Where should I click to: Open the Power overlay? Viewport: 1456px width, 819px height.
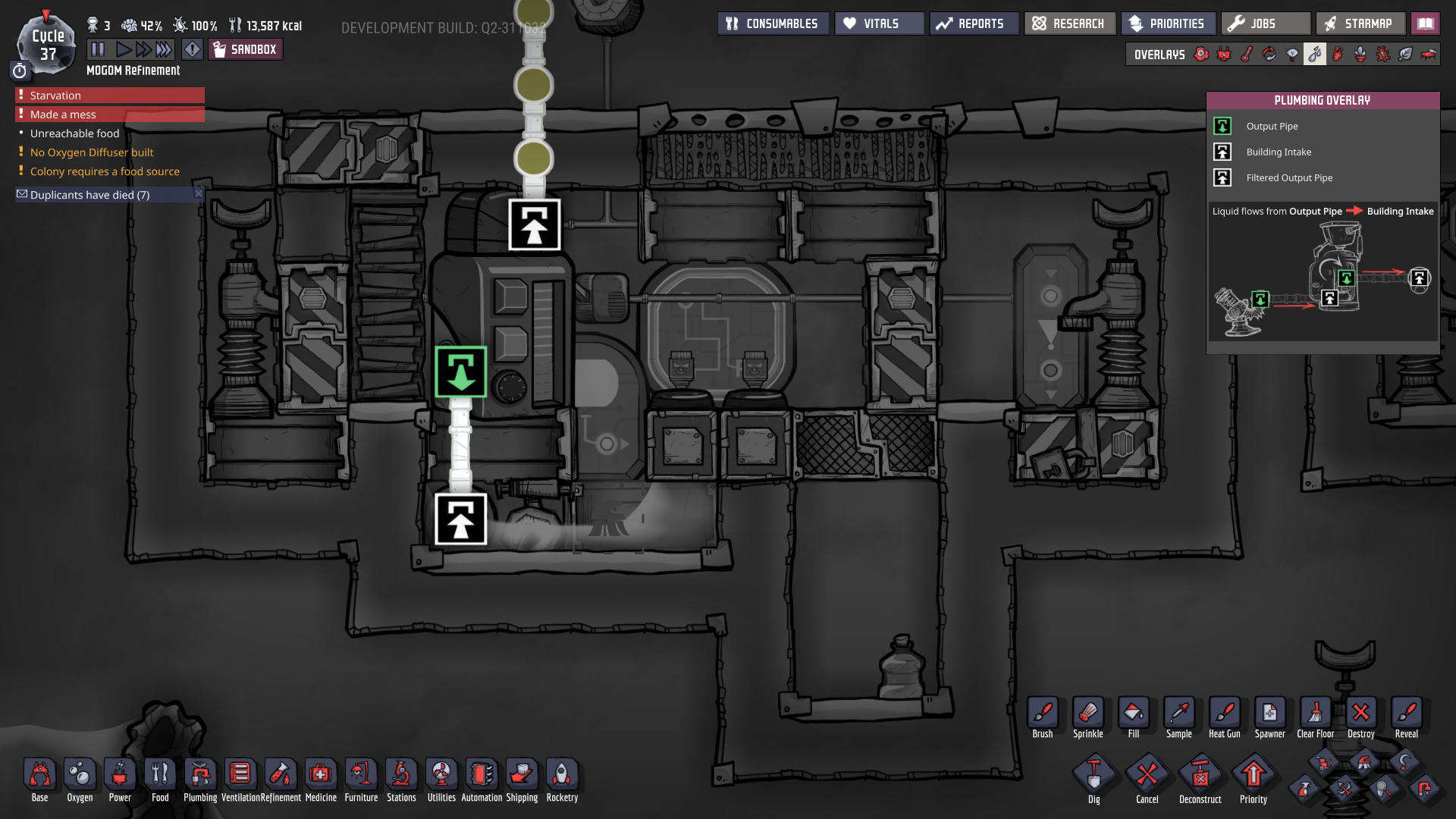1224,54
